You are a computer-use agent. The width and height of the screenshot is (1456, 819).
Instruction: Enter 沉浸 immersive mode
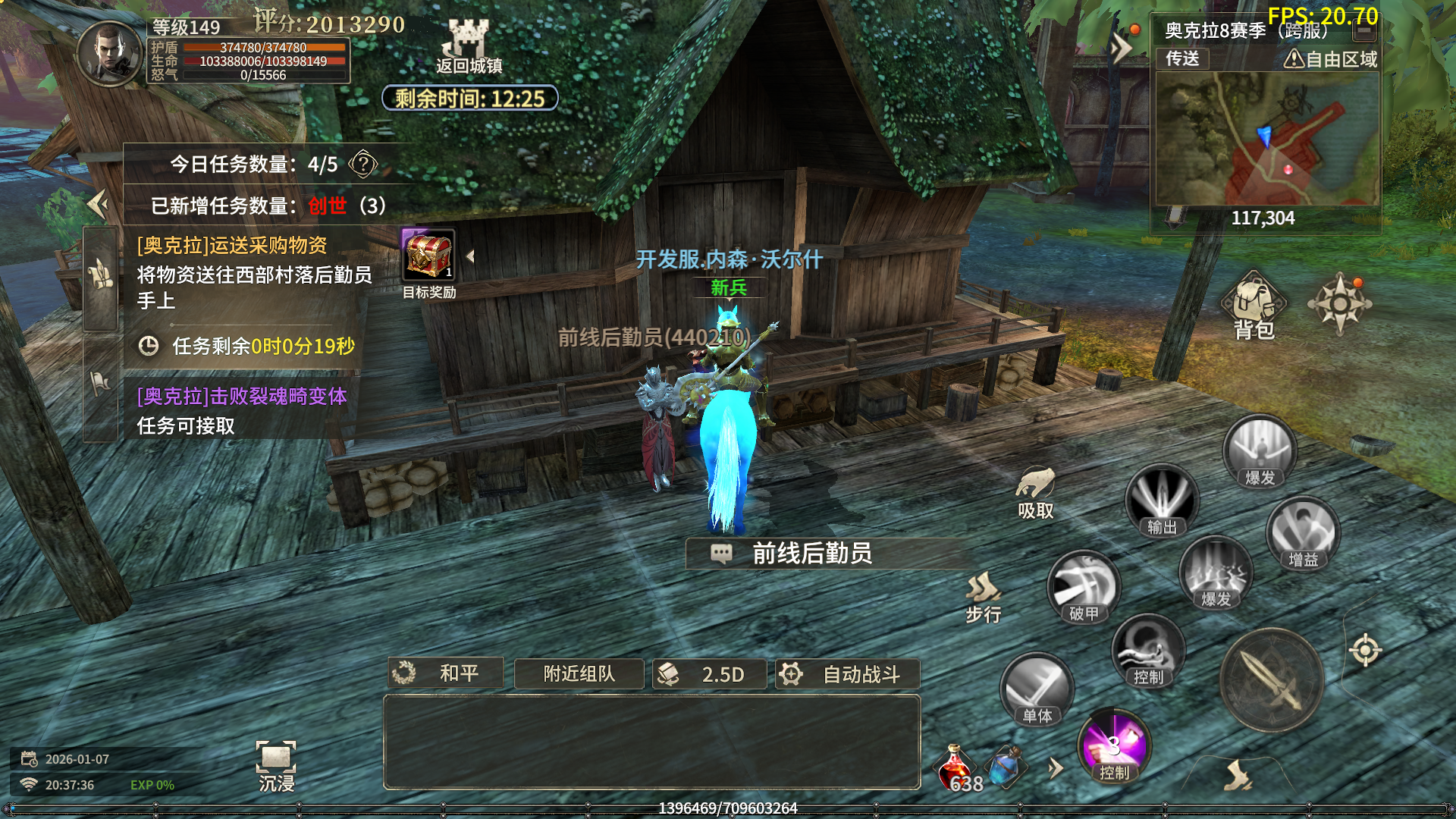(276, 766)
